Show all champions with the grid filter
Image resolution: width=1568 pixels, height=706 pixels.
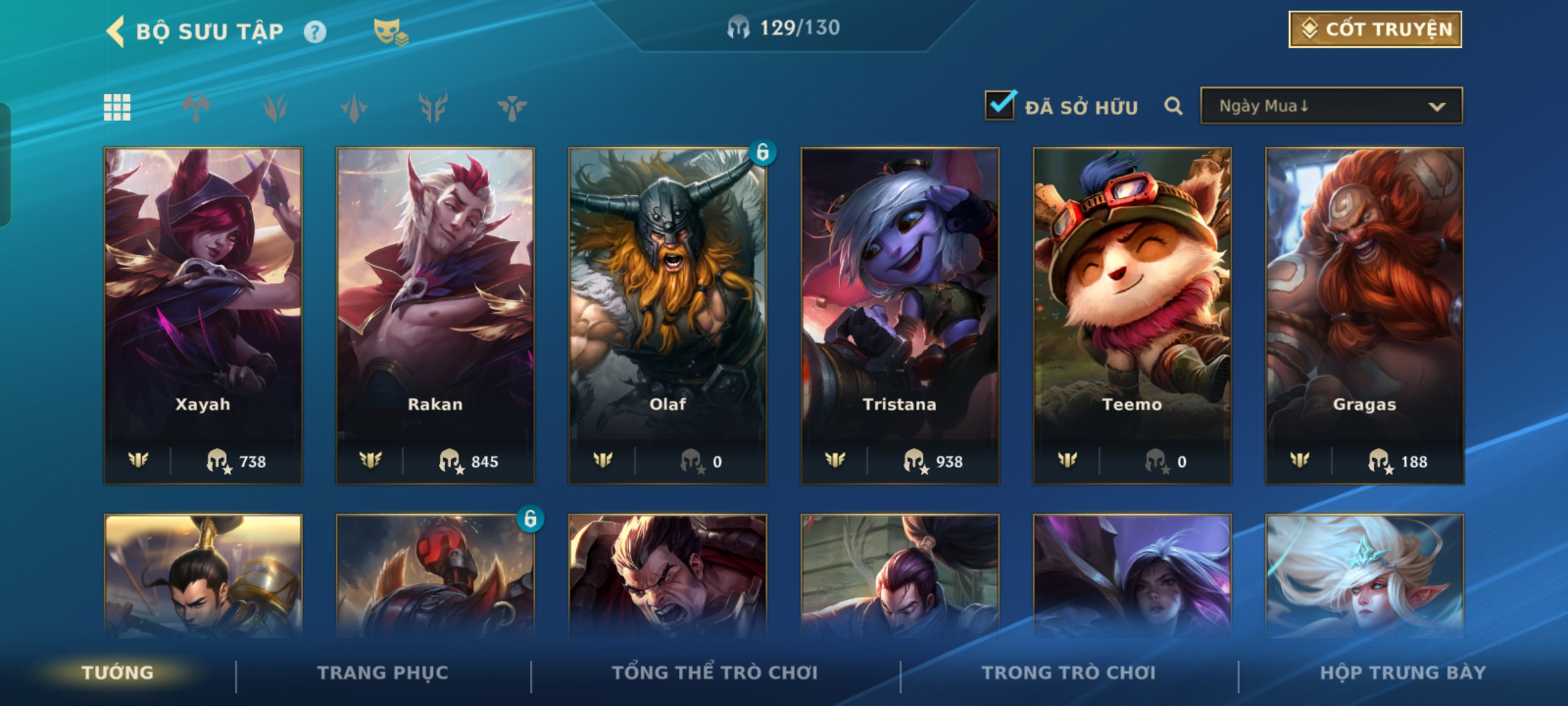coord(117,107)
